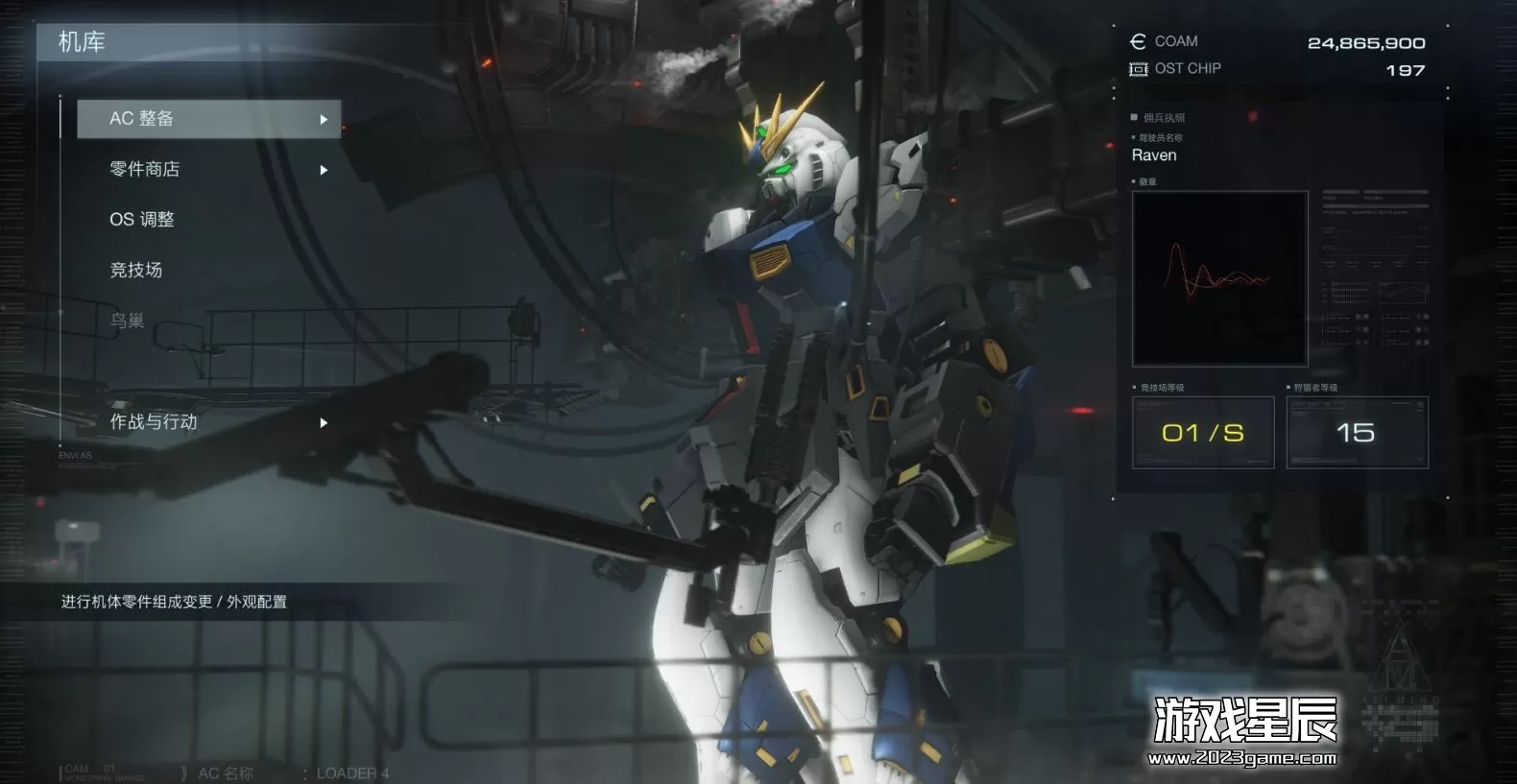
Task: Enter the 竞技场 arena option
Action: point(135,270)
